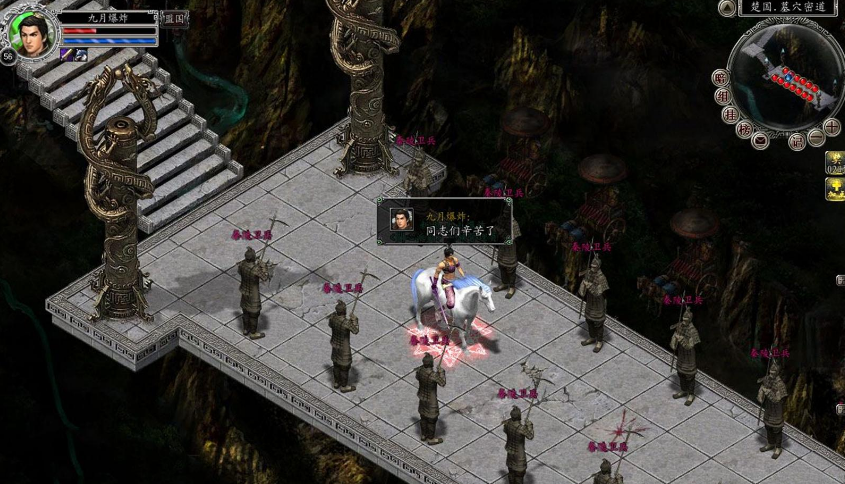Select the white horse mount buff icon

click(80, 54)
